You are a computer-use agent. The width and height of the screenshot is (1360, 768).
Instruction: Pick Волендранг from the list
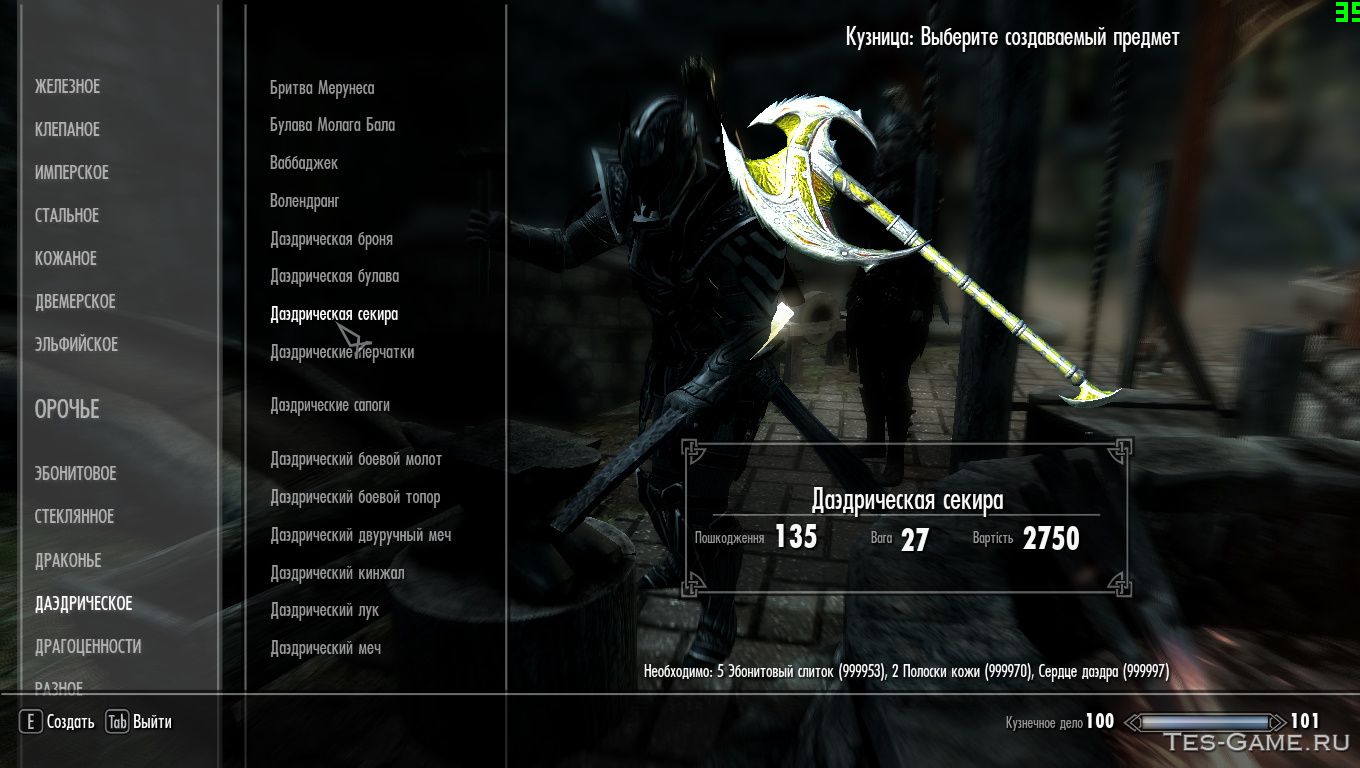click(x=305, y=201)
